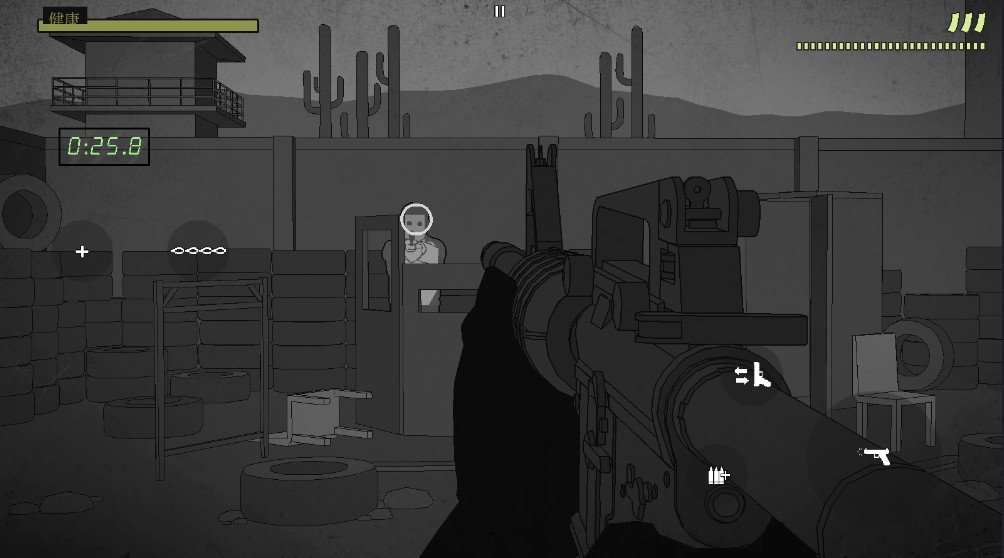Switch weapons using the swap-arrows gun icon
This screenshot has width=1004, height=558.
[754, 375]
